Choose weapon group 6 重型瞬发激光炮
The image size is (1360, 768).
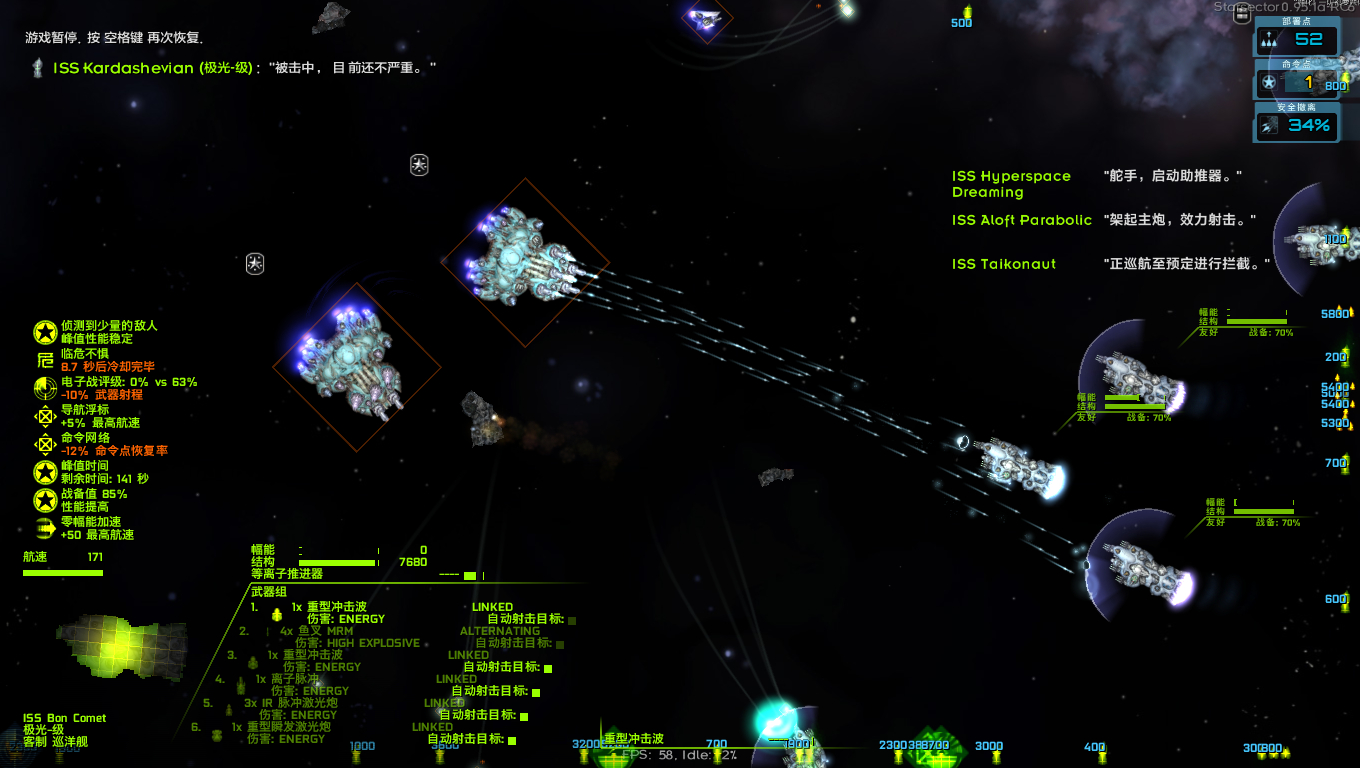pyautogui.click(x=288, y=727)
